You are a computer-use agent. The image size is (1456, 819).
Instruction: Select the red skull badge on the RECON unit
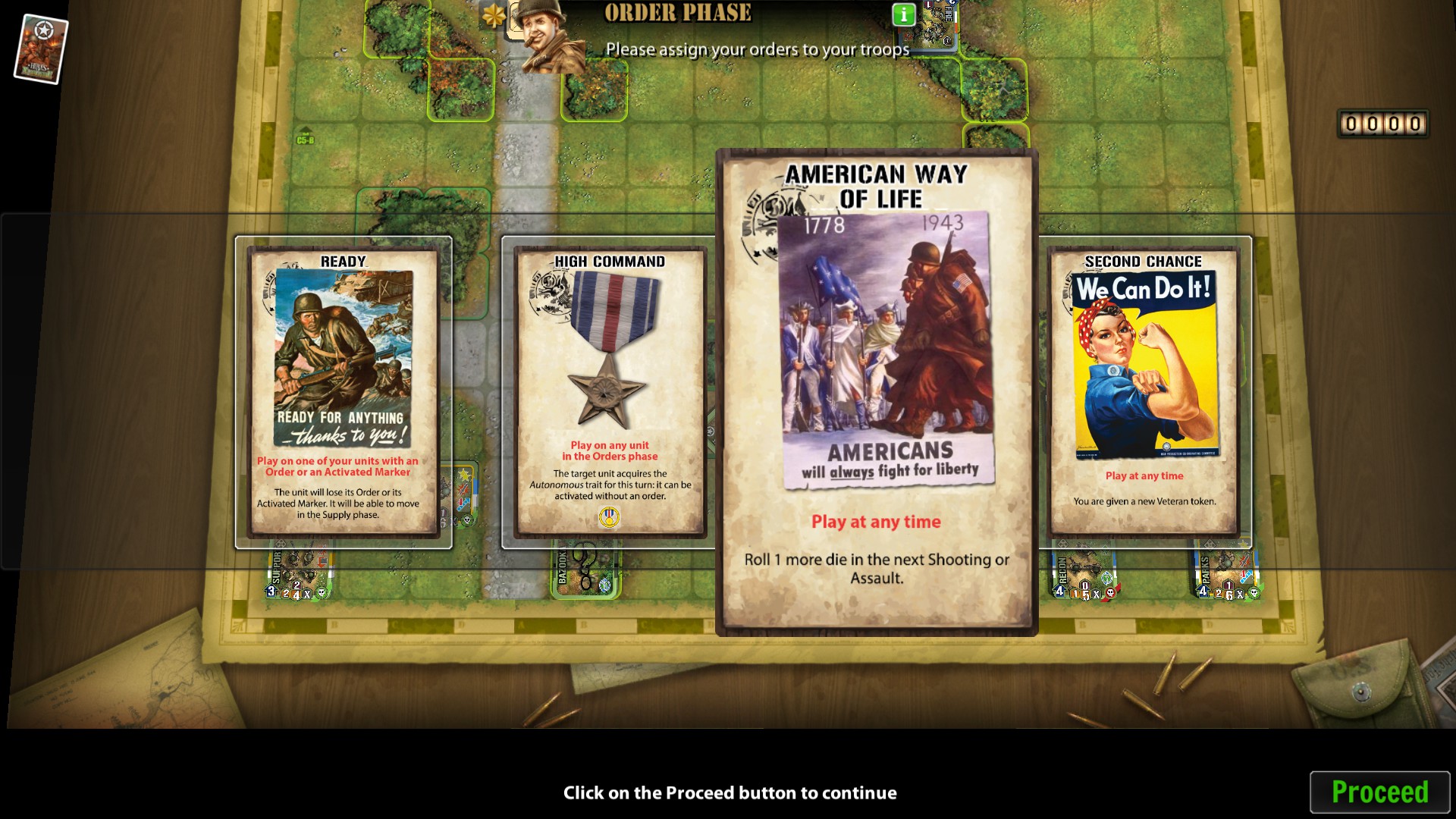(1111, 594)
